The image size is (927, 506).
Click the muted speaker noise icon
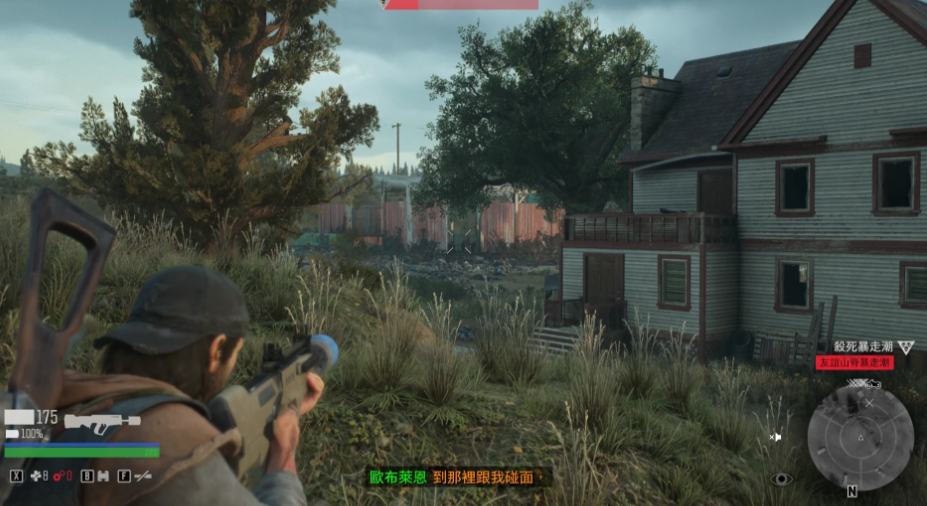coord(776,437)
